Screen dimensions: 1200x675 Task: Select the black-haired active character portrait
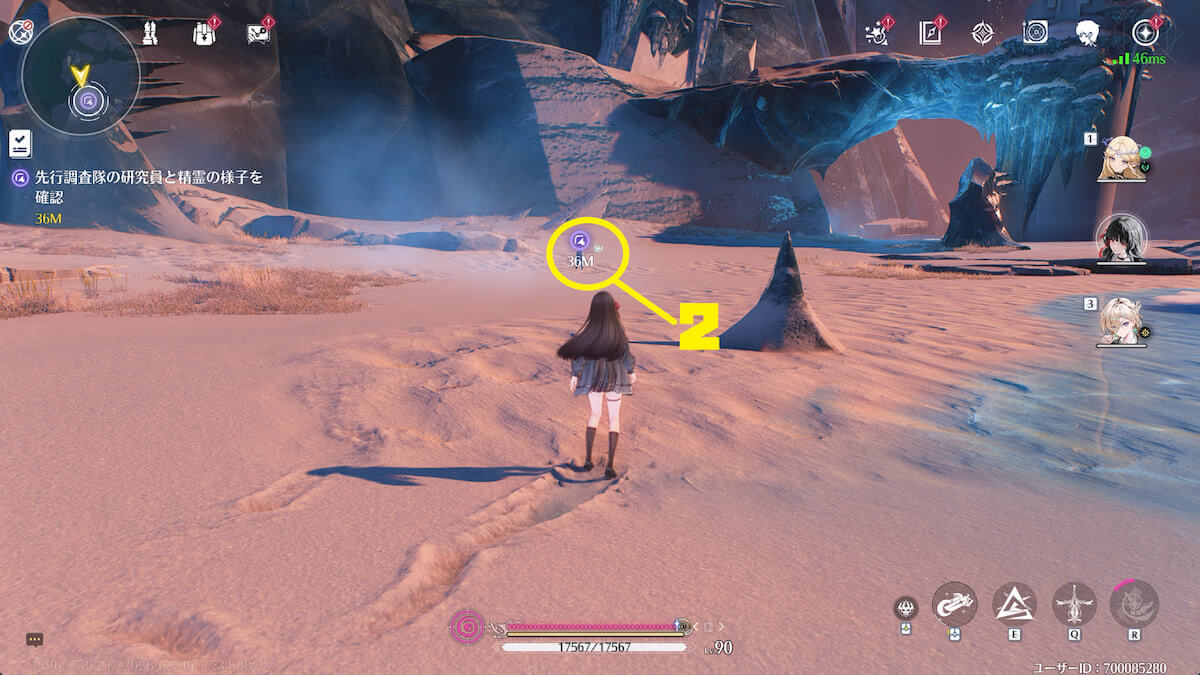pyautogui.click(x=1121, y=238)
